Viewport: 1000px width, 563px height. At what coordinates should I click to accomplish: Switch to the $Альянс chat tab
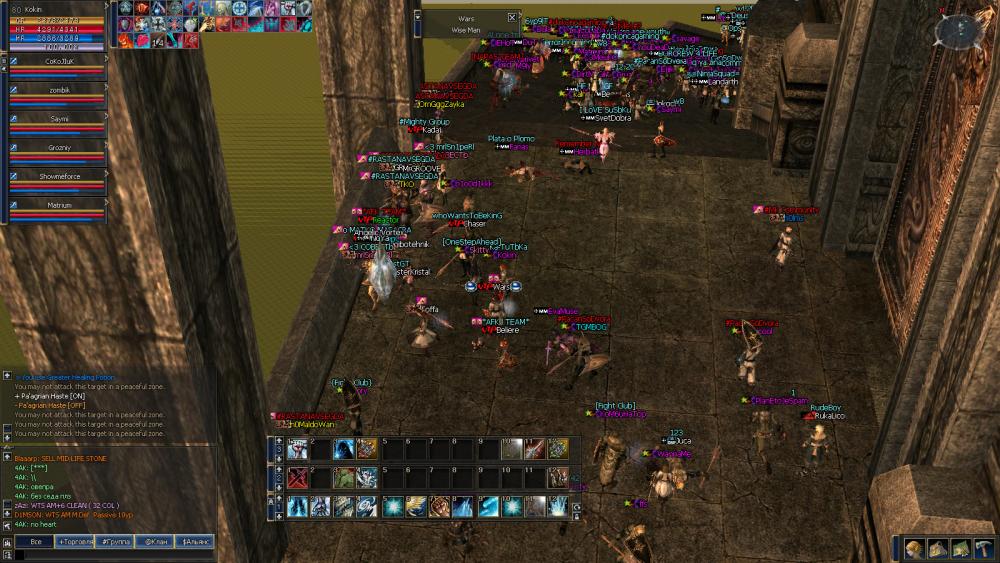195,541
